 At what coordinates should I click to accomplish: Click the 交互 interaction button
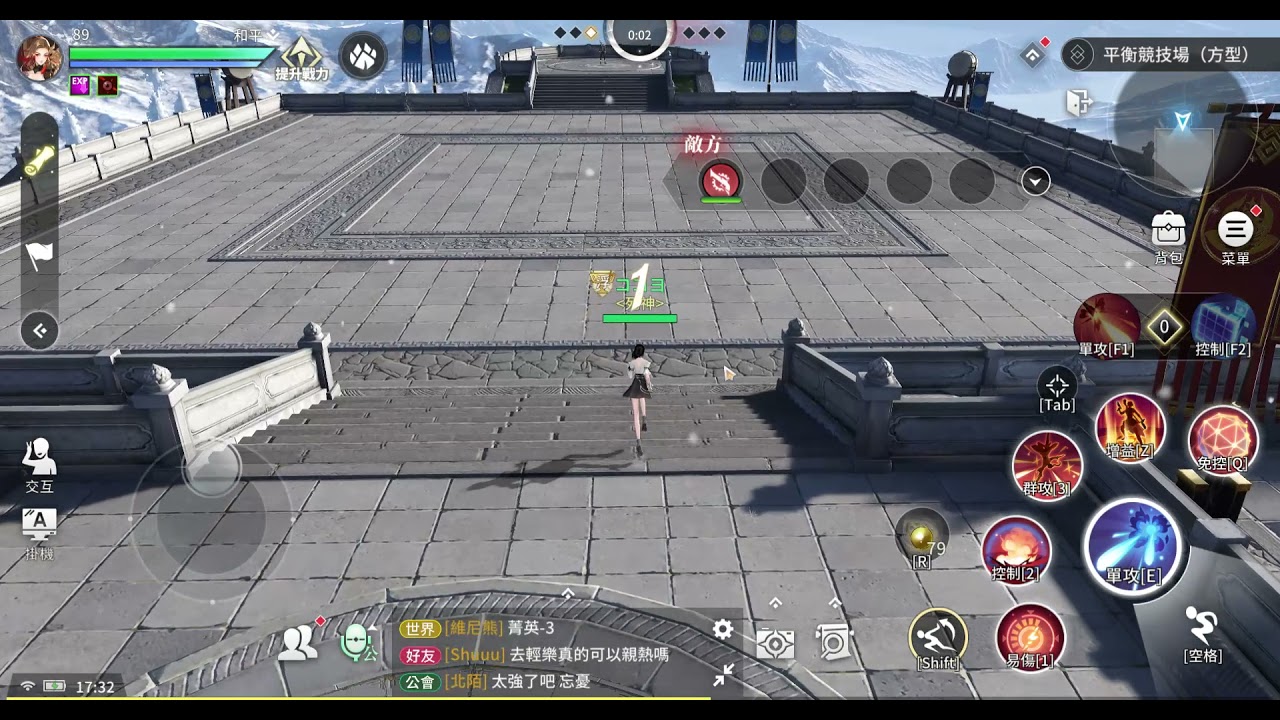pos(39,465)
